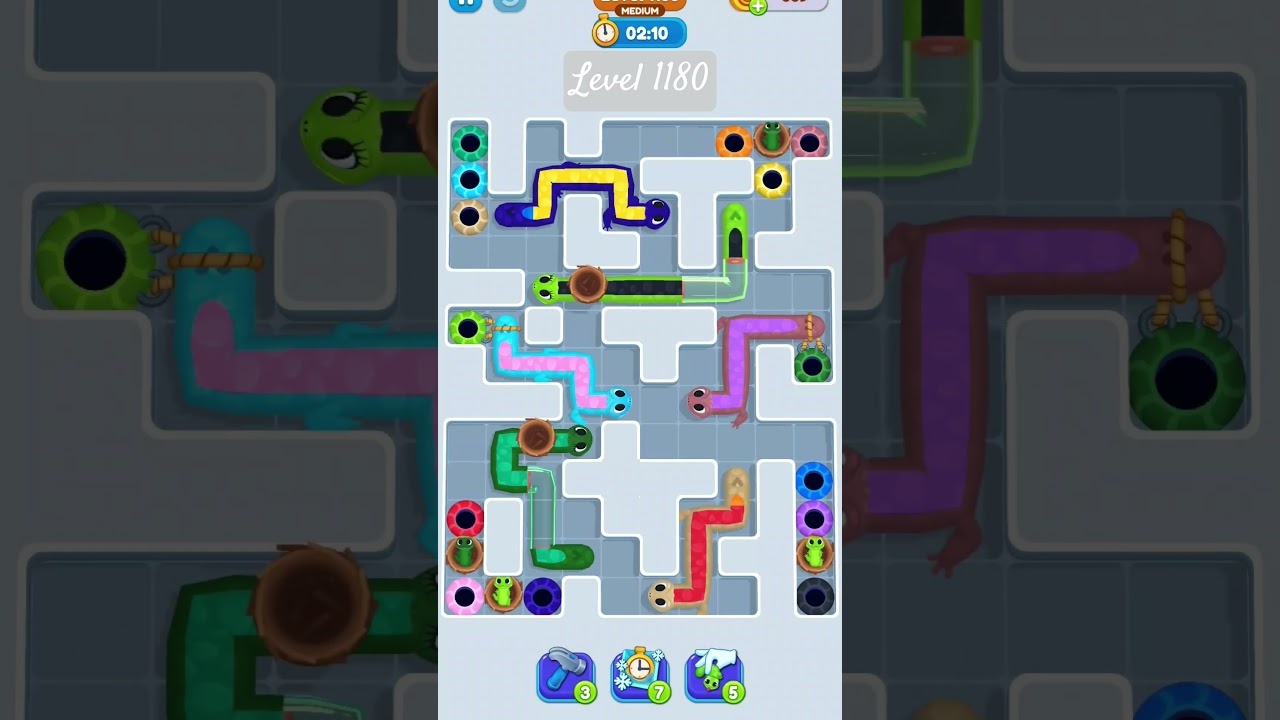1280x720 pixels.
Task: Click the stopwatch icon beside the timer
Action: click(605, 32)
